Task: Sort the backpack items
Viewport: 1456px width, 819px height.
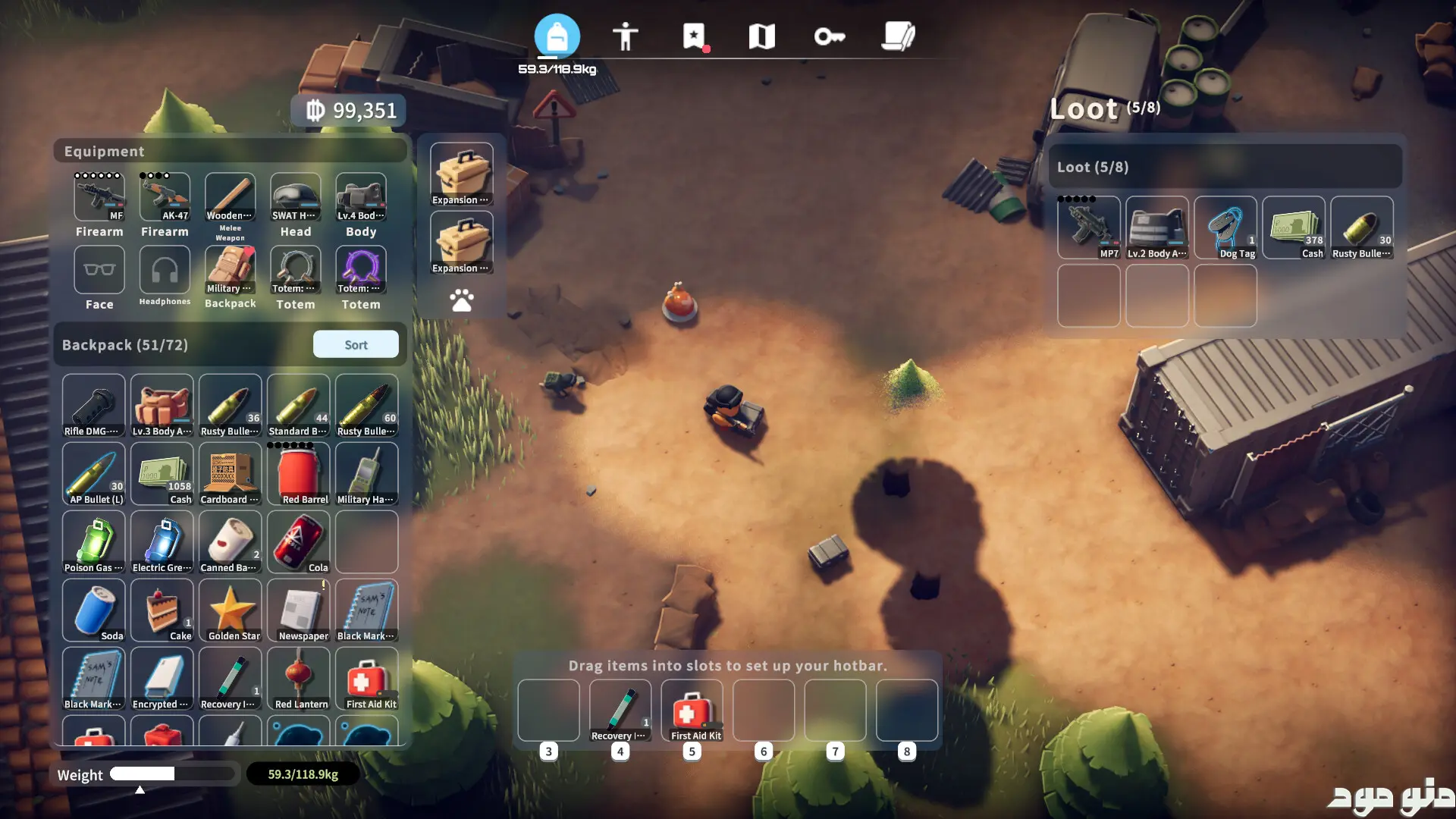Action: [356, 344]
